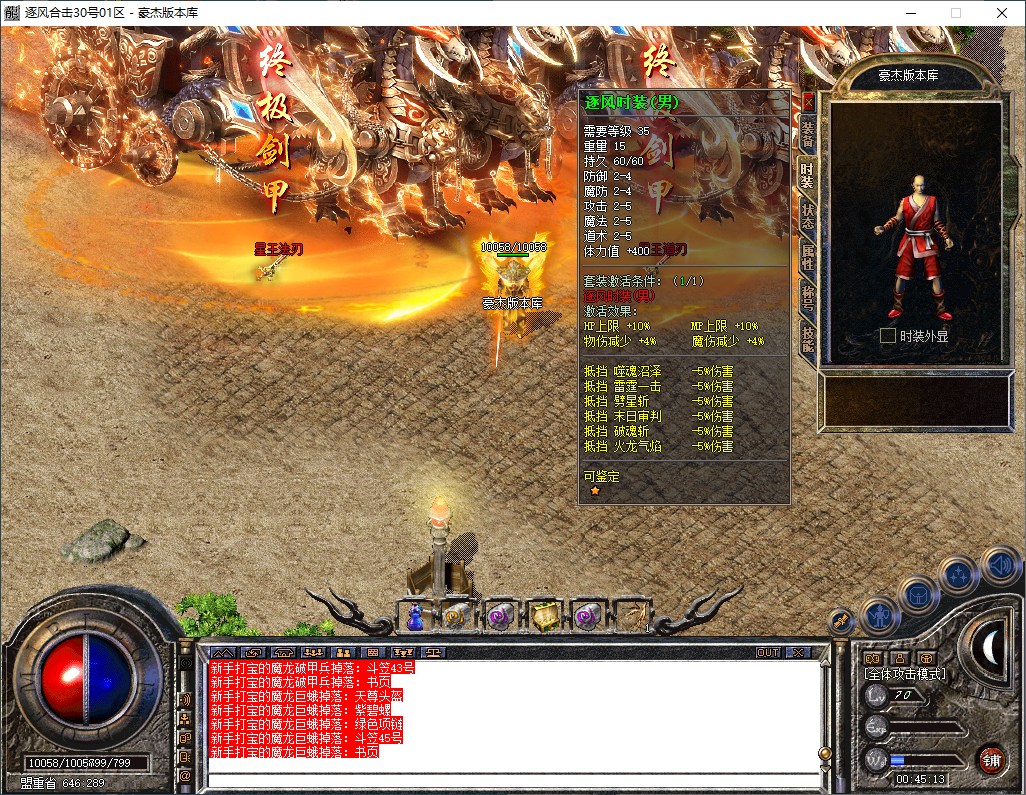Change the 全体攻击模式 attack mode label
Image resolution: width=1026 pixels, height=795 pixels.
(904, 674)
